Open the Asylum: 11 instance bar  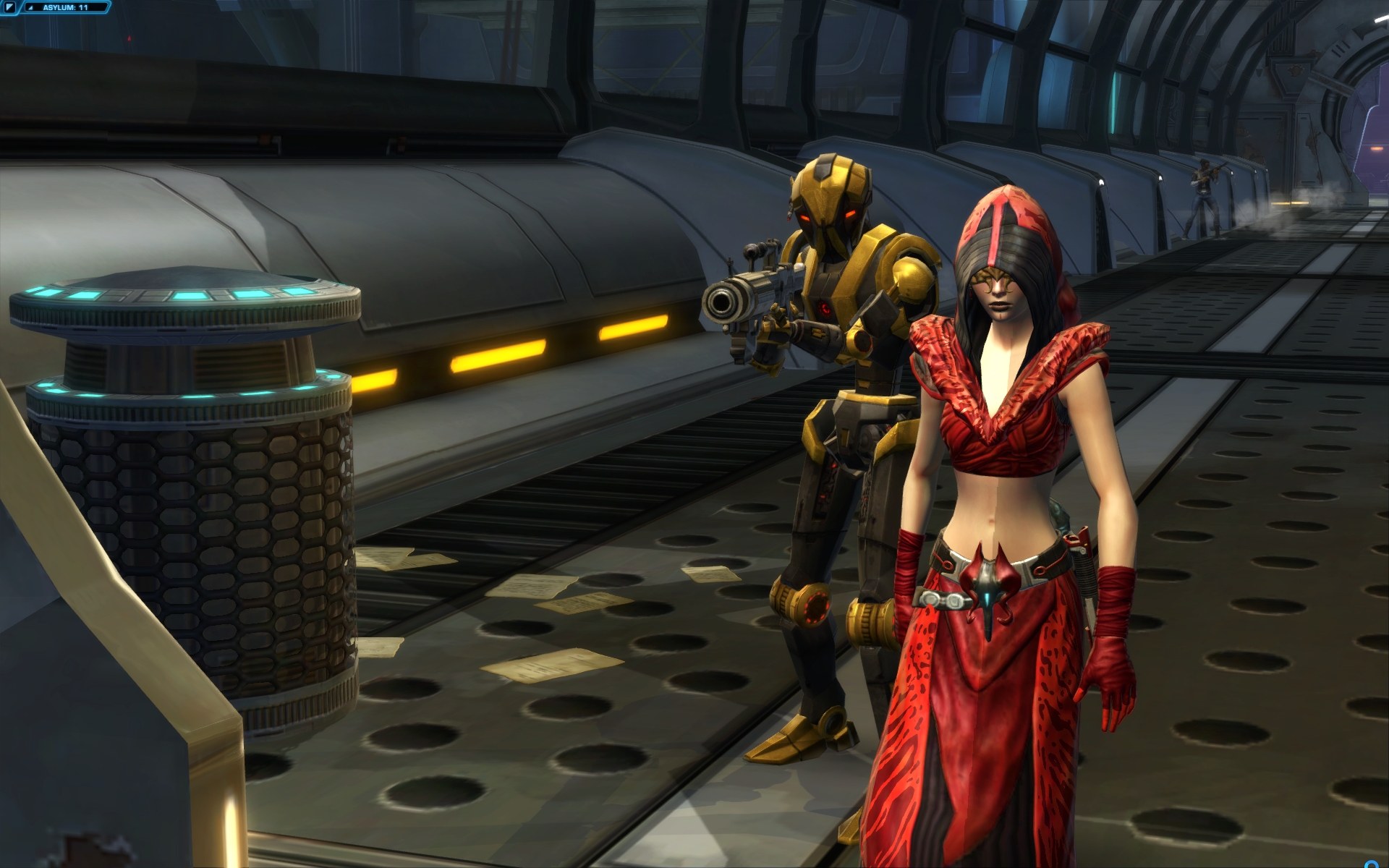[x=65, y=7]
